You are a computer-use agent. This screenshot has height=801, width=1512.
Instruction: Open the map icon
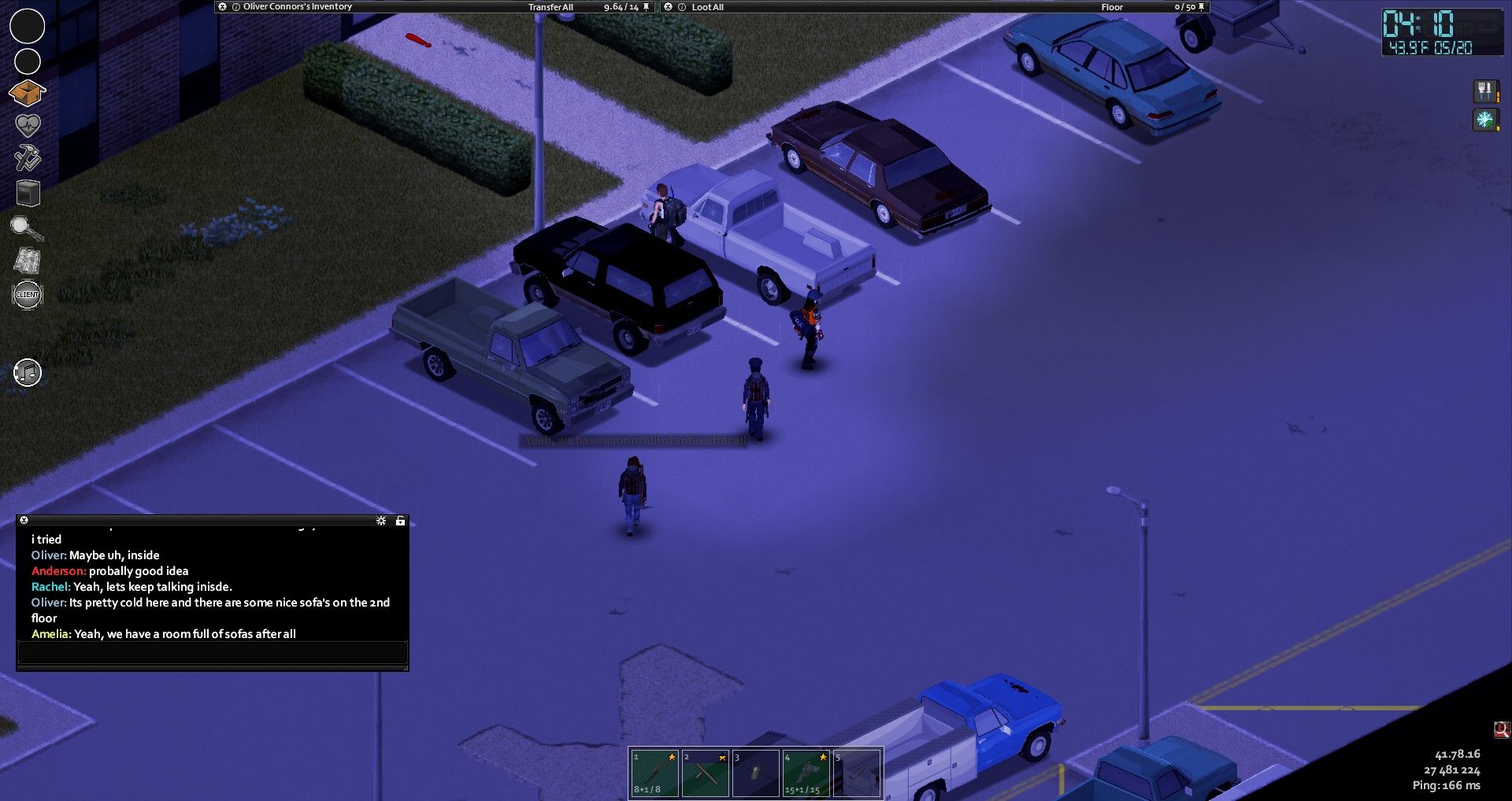point(28,261)
